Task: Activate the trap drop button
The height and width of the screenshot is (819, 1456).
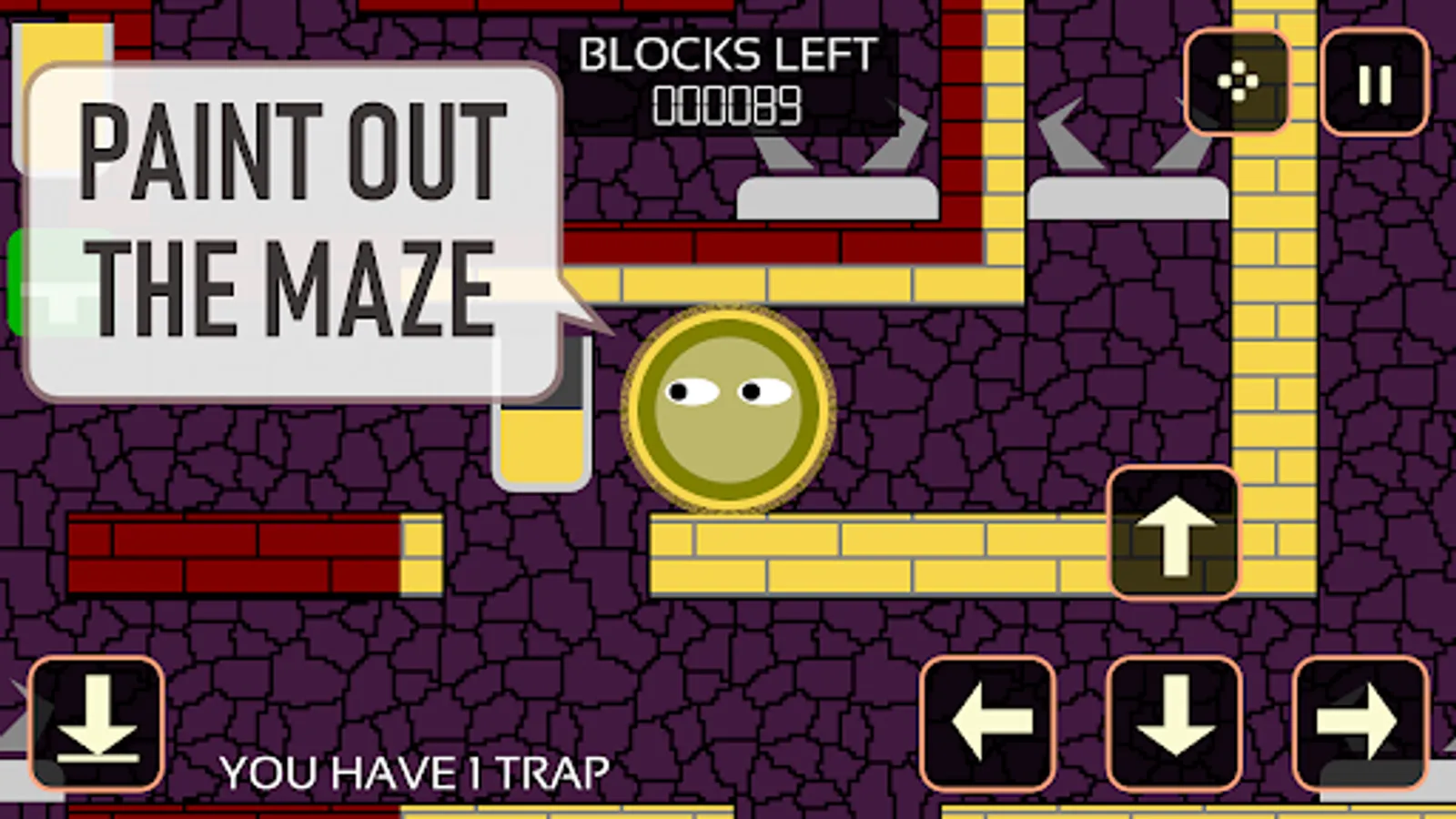Action: coord(96,723)
